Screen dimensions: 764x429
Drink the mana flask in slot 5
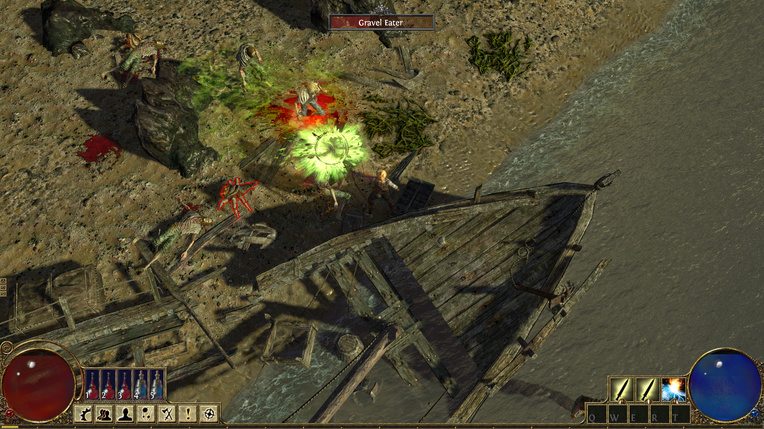[x=157, y=384]
